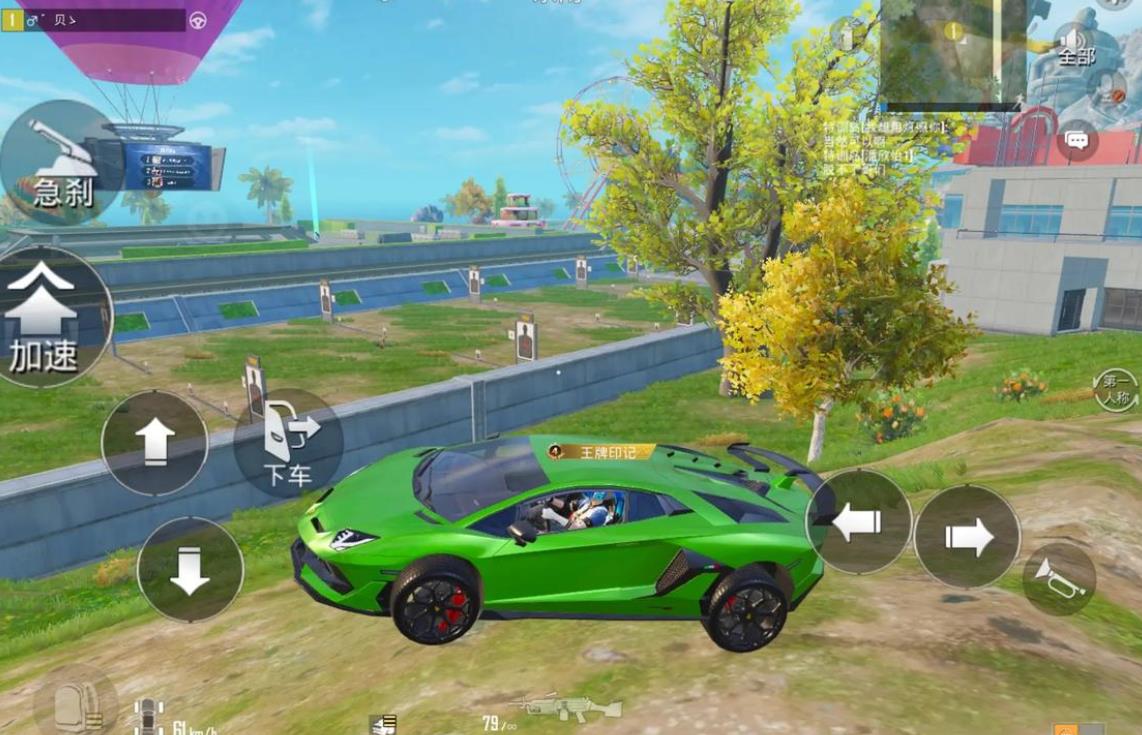Click the steering wheel seat icon
This screenshot has width=1142, height=735.
(x=198, y=20)
